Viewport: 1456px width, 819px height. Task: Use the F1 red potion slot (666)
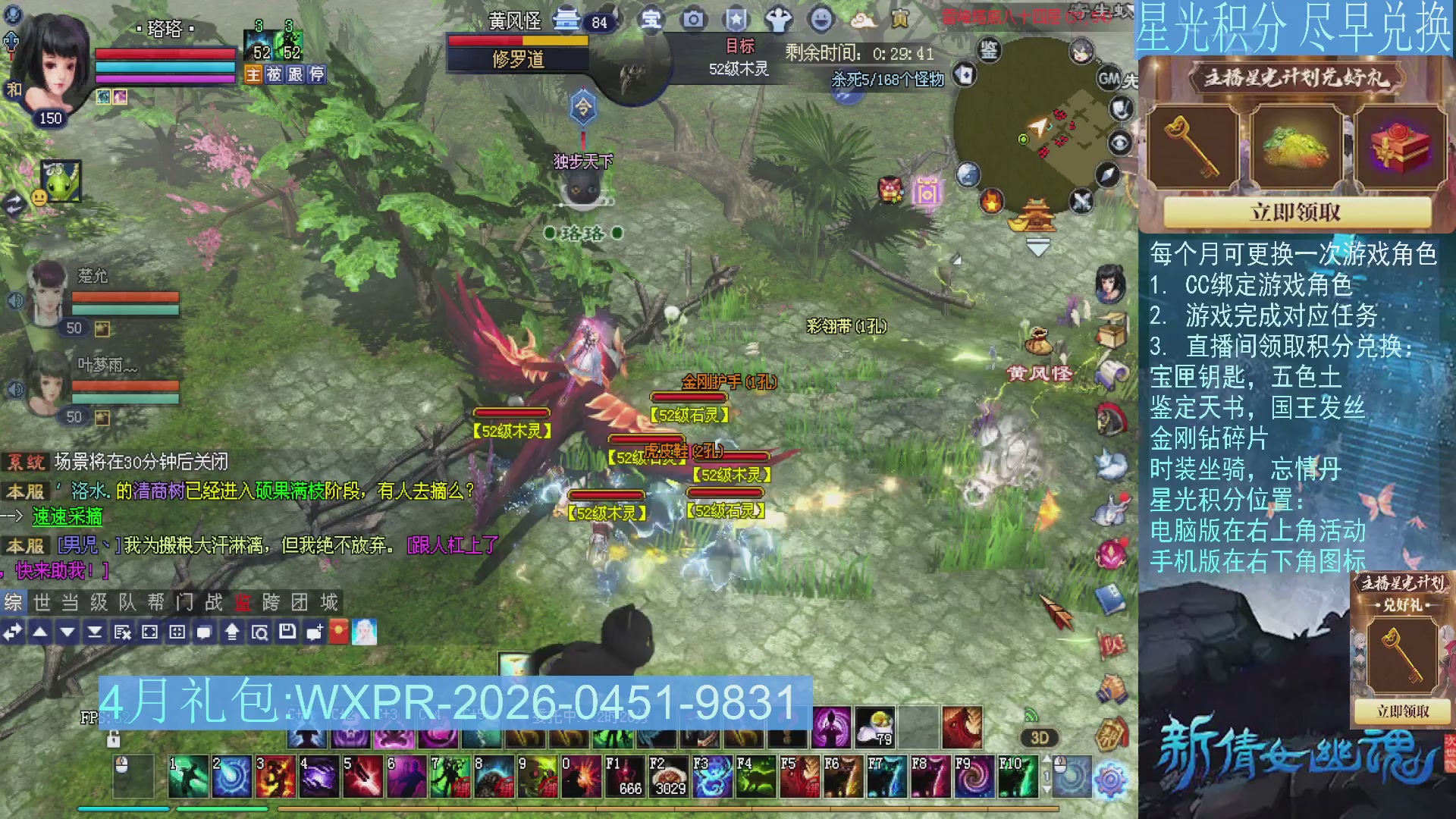point(626,777)
